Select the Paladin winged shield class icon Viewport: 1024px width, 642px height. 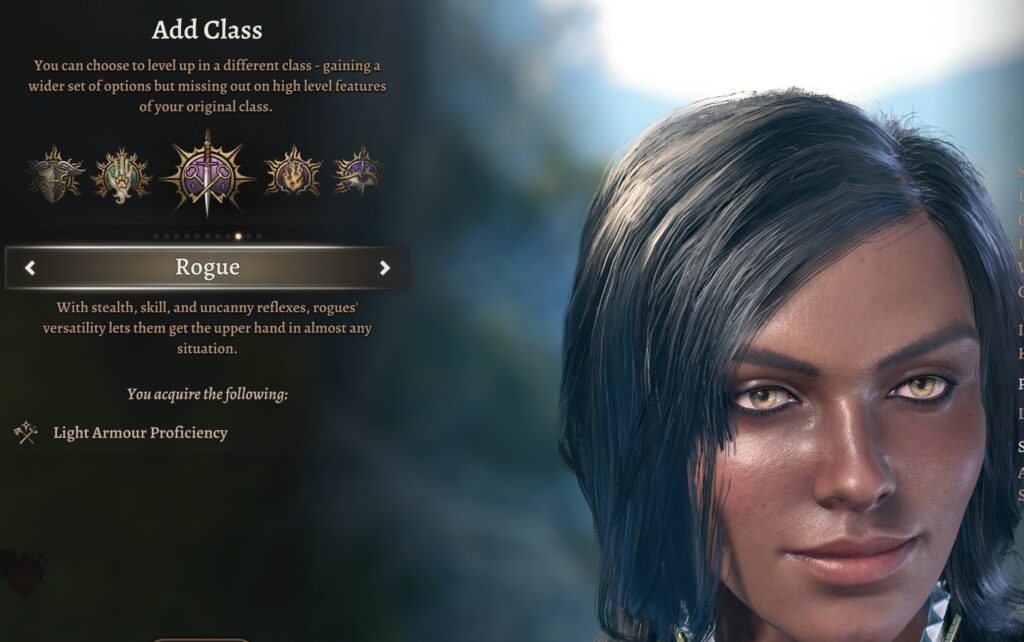coord(56,174)
